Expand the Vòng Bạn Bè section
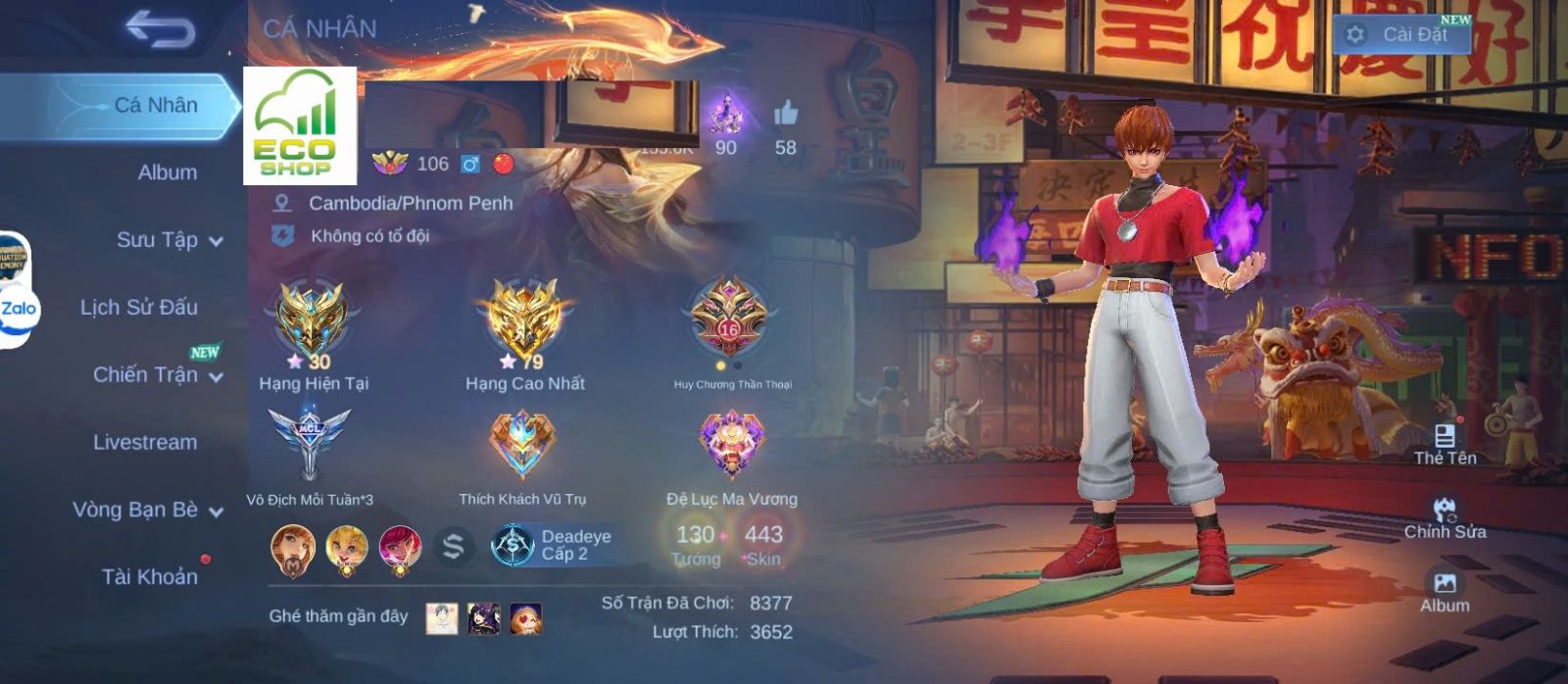 147,510
